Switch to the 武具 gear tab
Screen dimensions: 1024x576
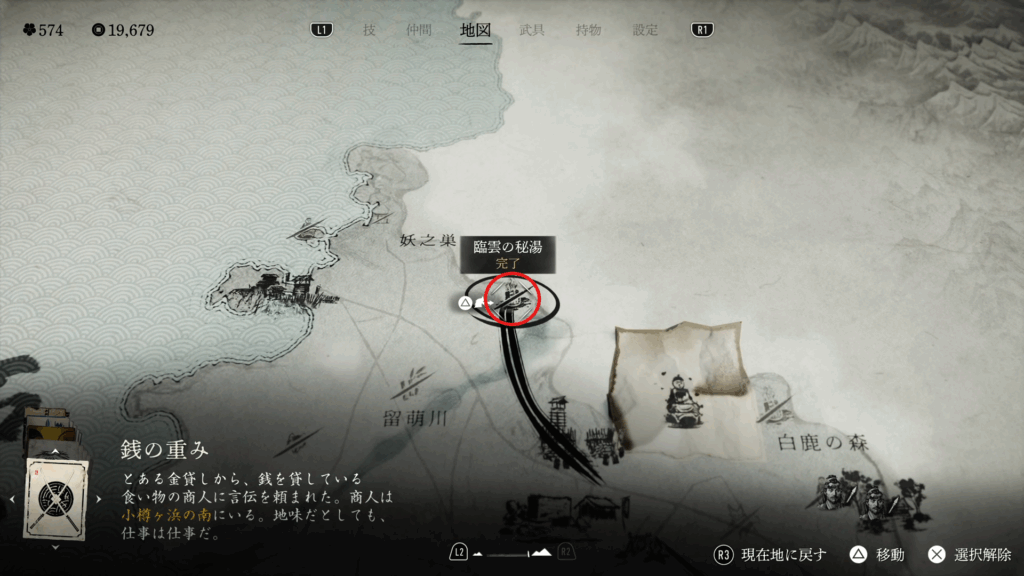click(x=532, y=30)
